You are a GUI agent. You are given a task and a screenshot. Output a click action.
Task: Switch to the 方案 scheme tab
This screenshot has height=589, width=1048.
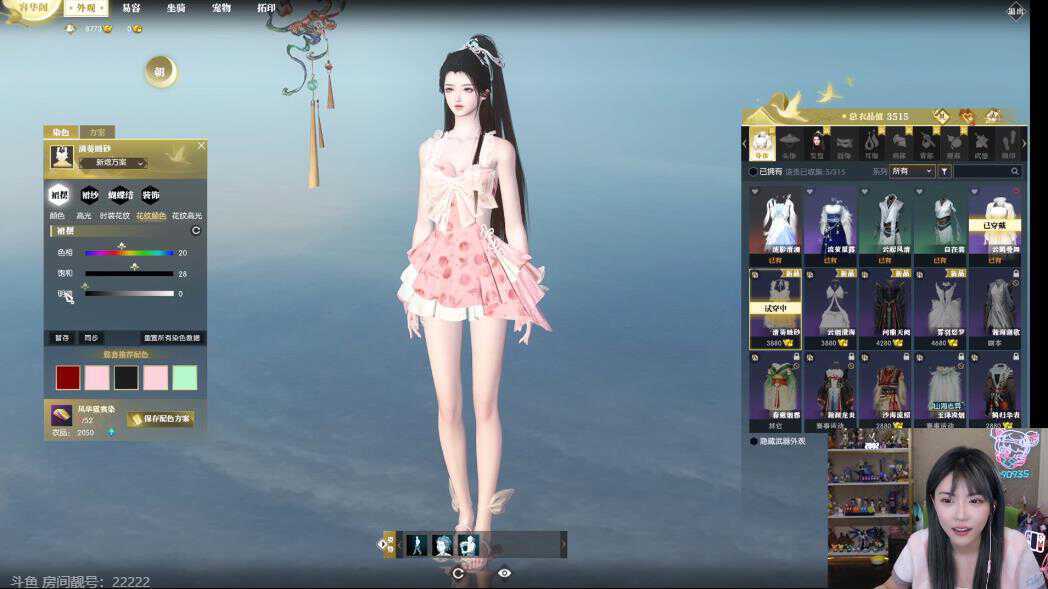tap(97, 132)
